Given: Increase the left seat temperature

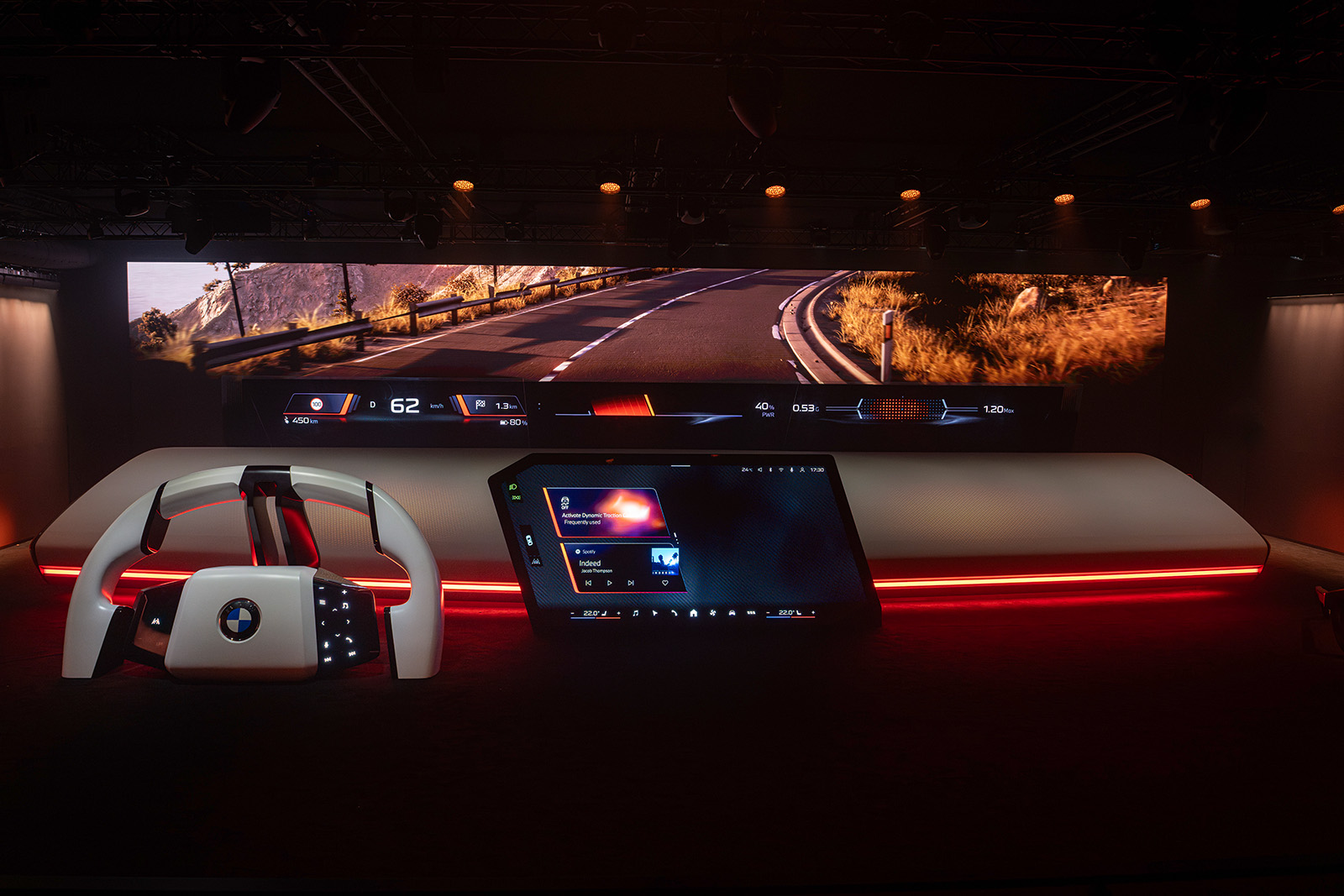Looking at the screenshot, I should click(619, 614).
